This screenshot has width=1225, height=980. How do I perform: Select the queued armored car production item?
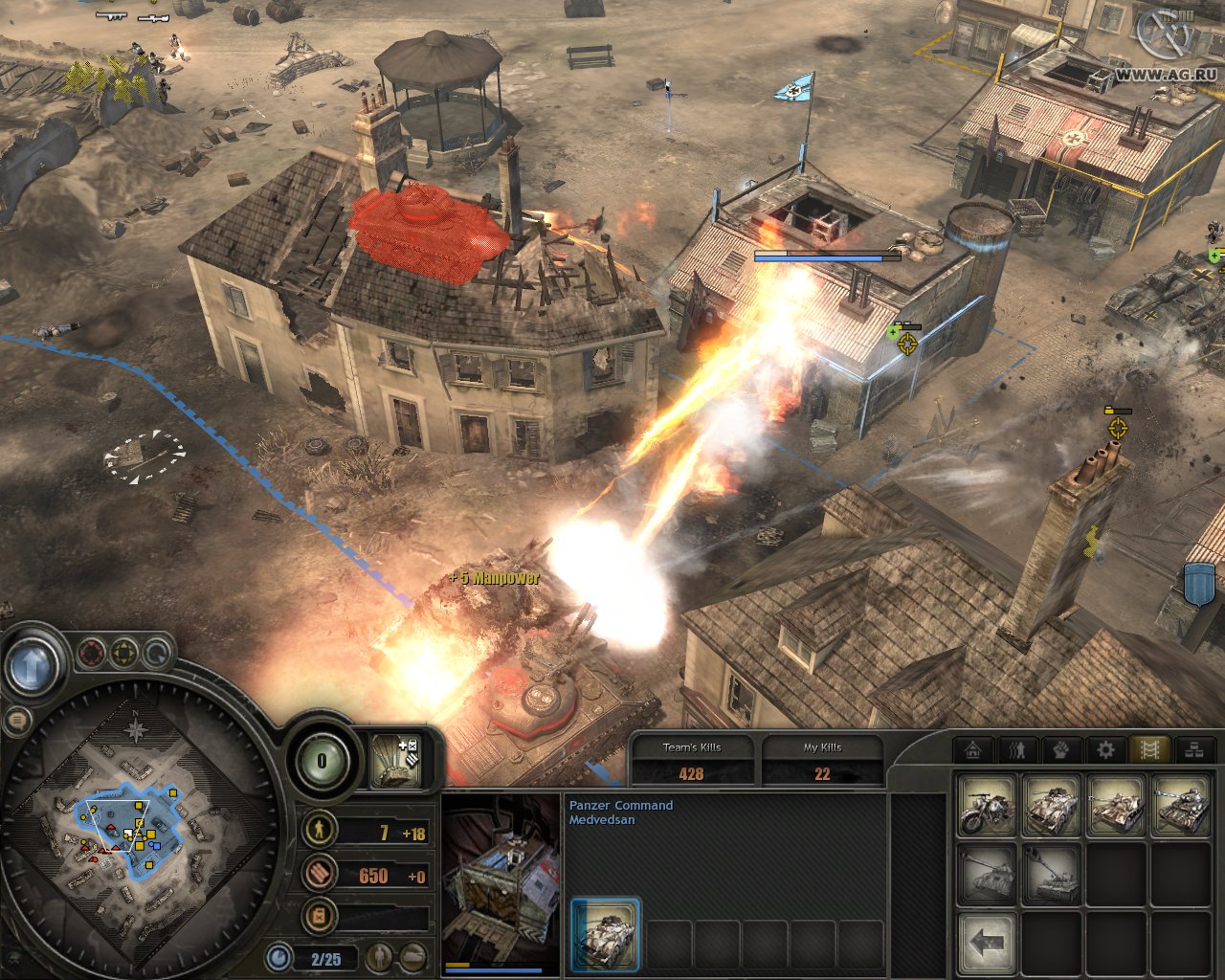click(605, 934)
